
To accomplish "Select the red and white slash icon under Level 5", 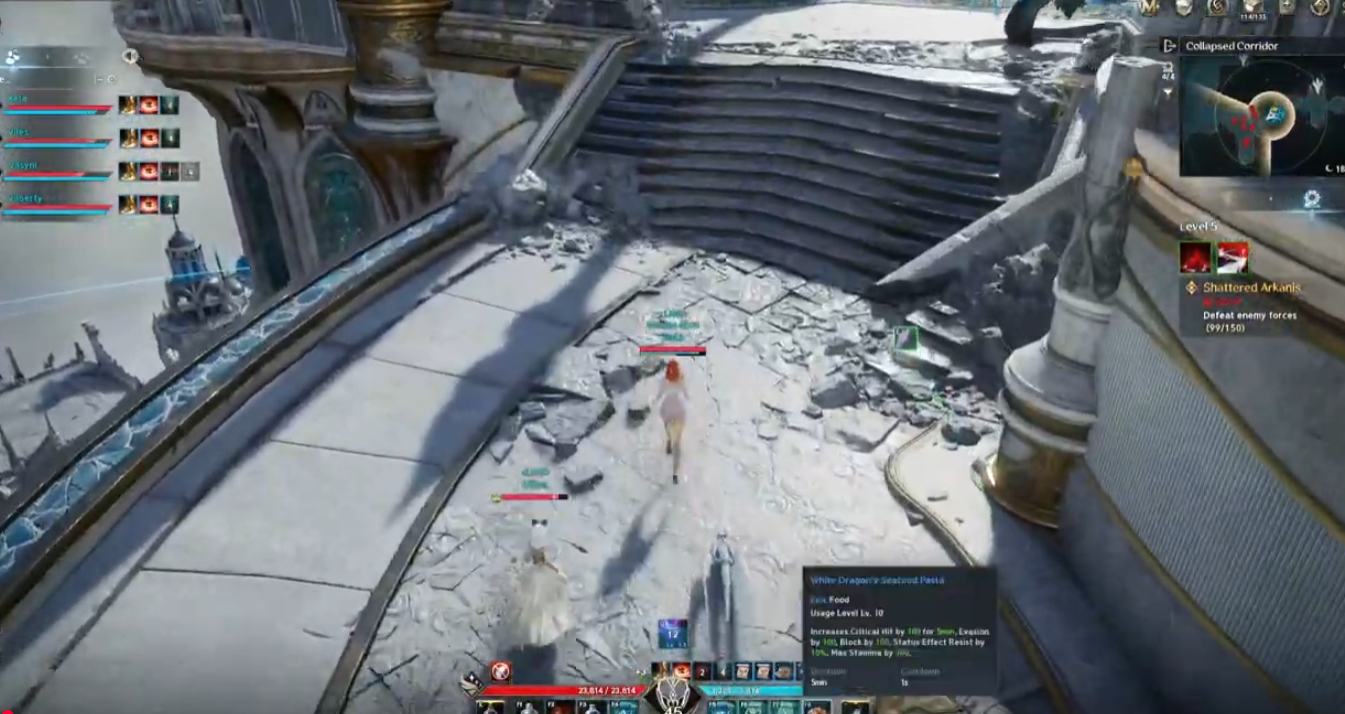I will pyautogui.click(x=1232, y=258).
